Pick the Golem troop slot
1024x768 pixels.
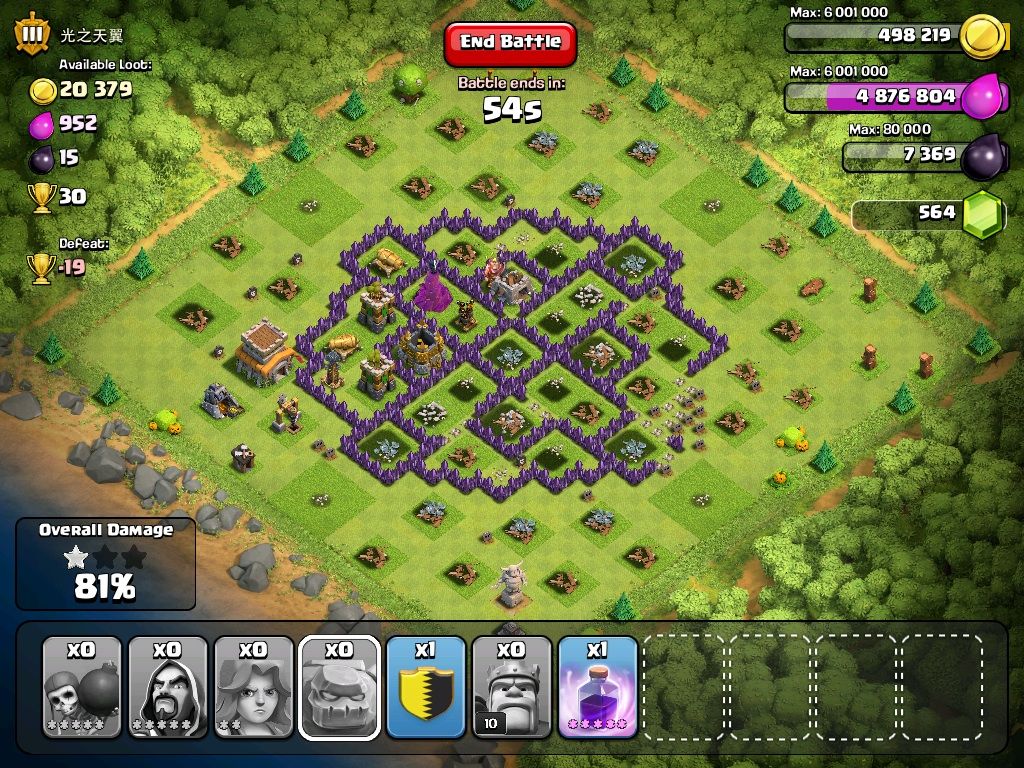coord(340,687)
